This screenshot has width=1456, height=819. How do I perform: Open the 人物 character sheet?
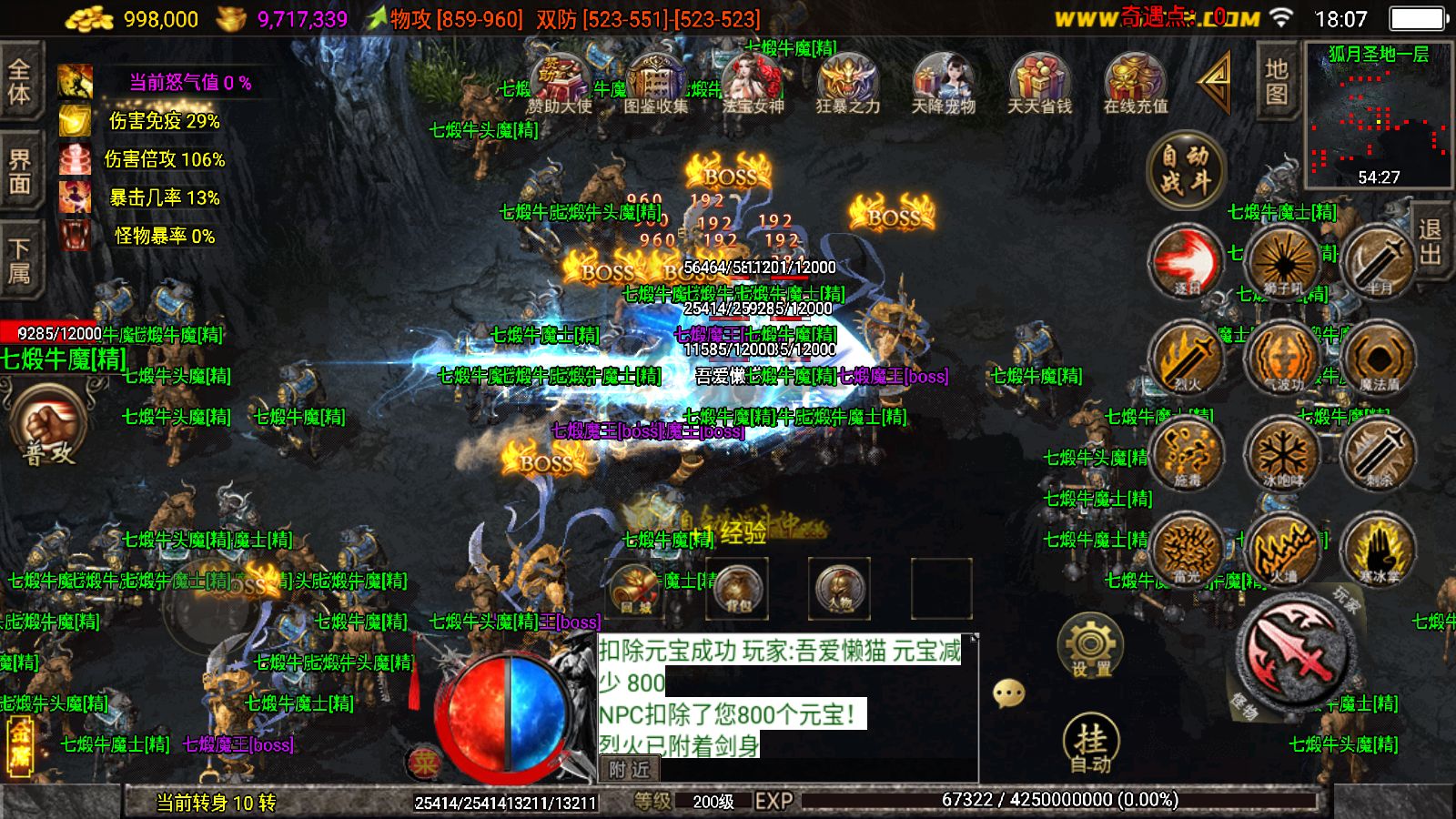tap(839, 587)
